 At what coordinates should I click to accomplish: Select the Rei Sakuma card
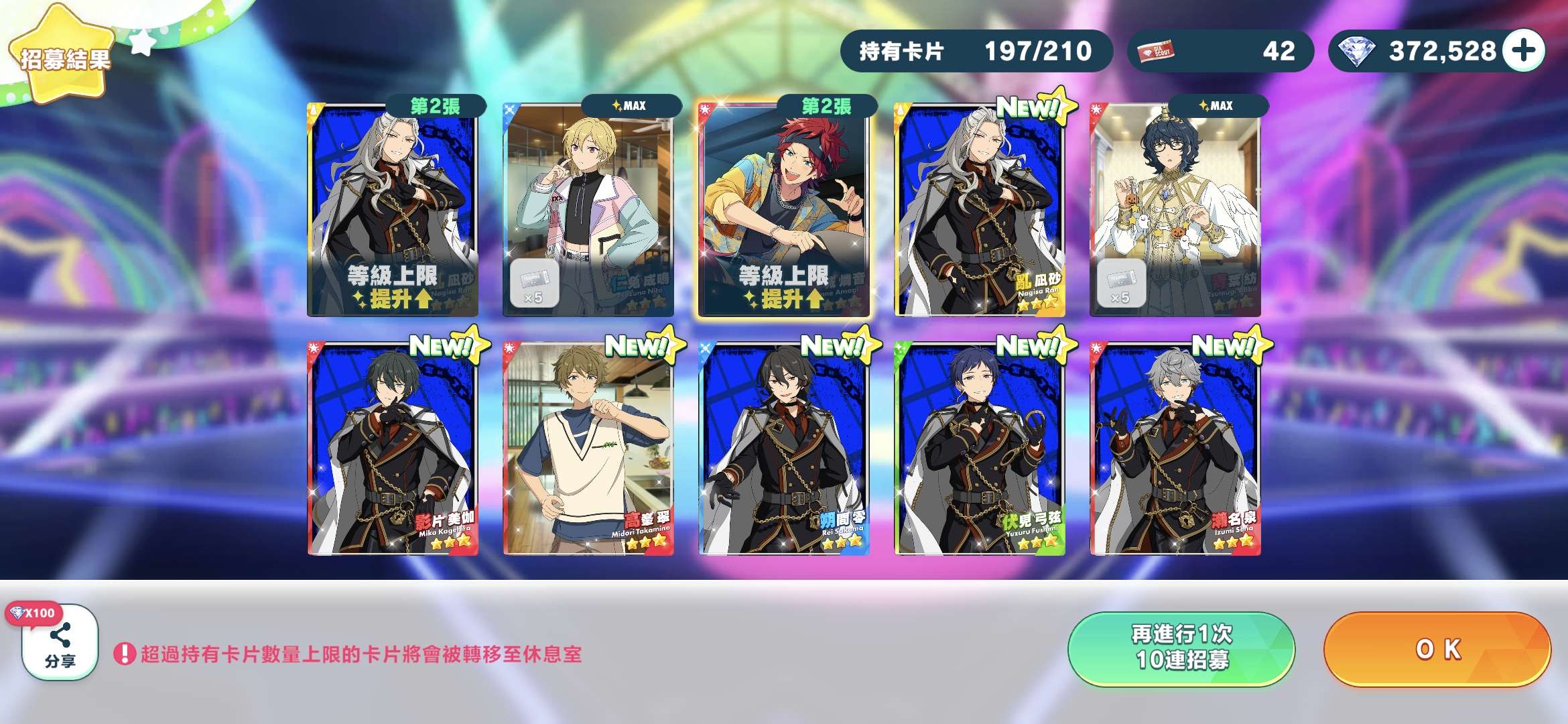pos(784,449)
